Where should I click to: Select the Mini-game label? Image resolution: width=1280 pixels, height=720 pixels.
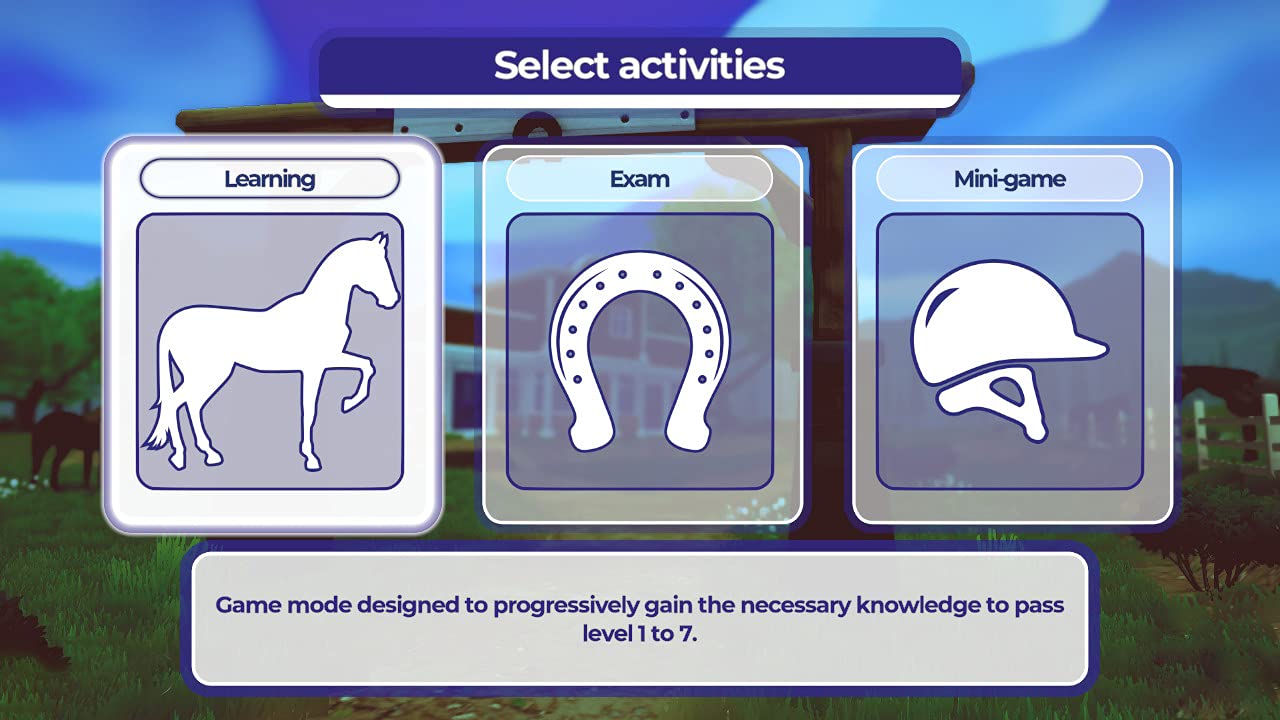[x=1010, y=179]
